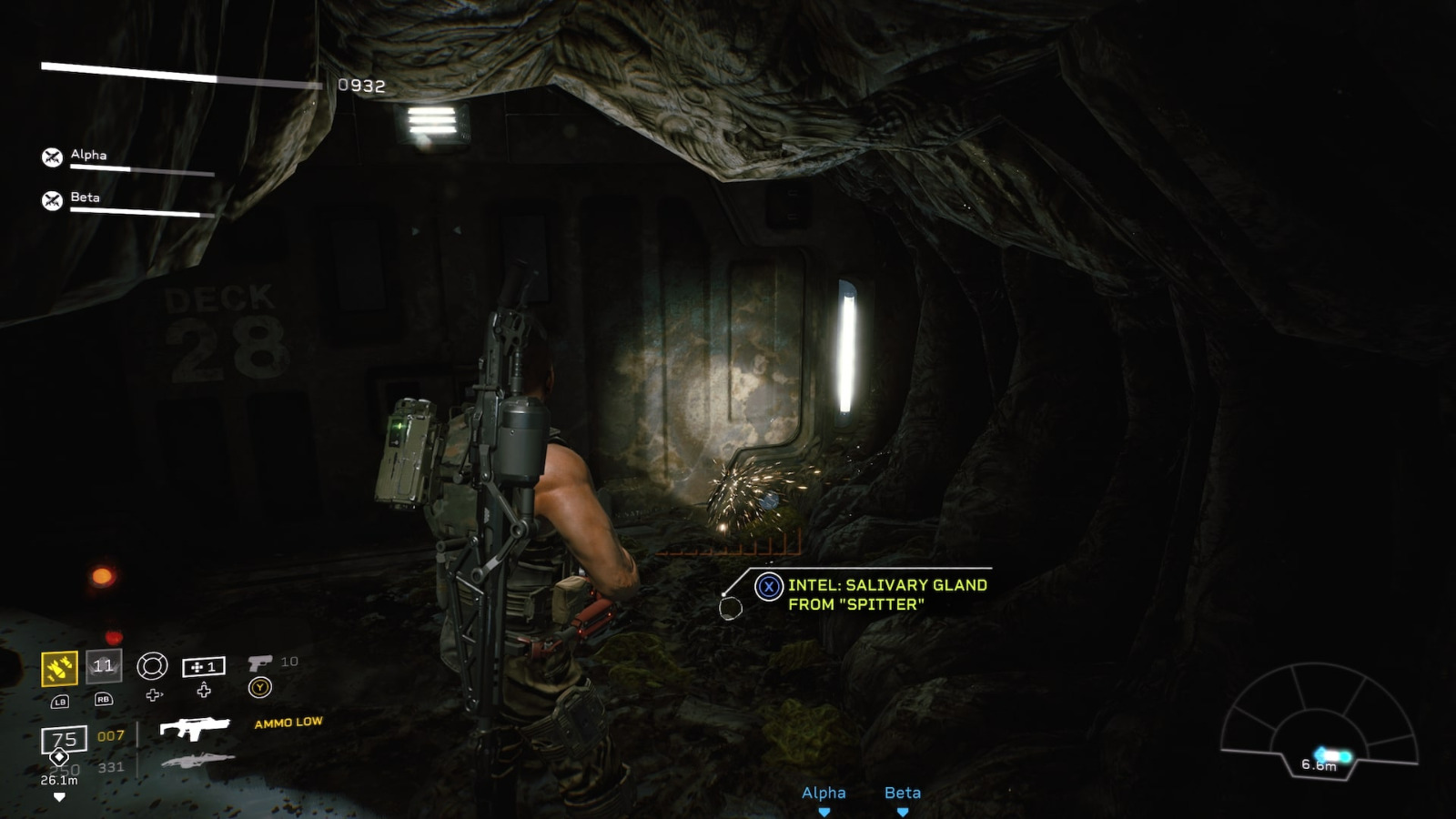Select the consumable slot marked 1
The height and width of the screenshot is (819, 1456).
coord(205,667)
